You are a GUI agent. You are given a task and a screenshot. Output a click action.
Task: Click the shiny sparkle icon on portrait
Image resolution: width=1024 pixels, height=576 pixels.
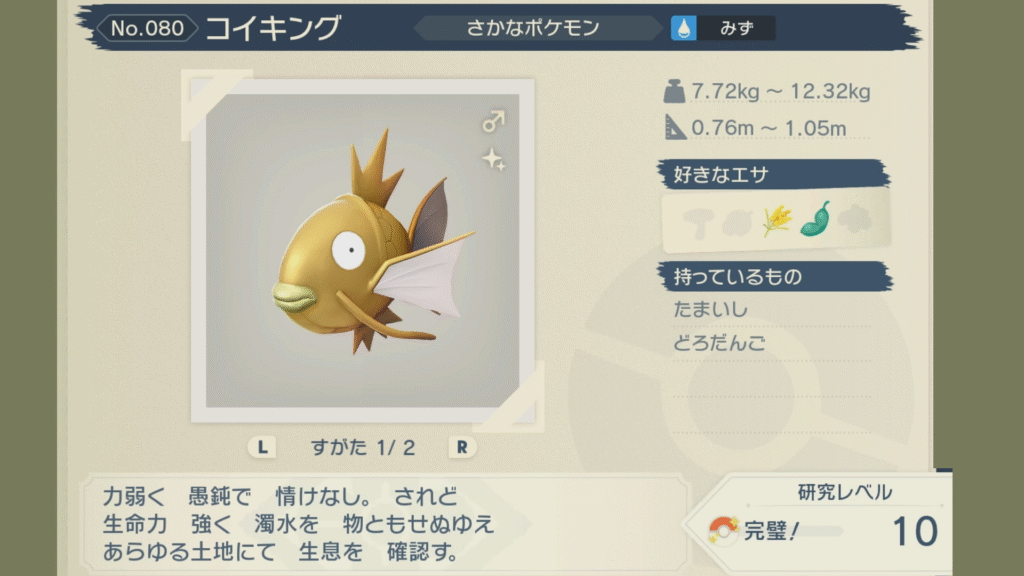pos(491,158)
